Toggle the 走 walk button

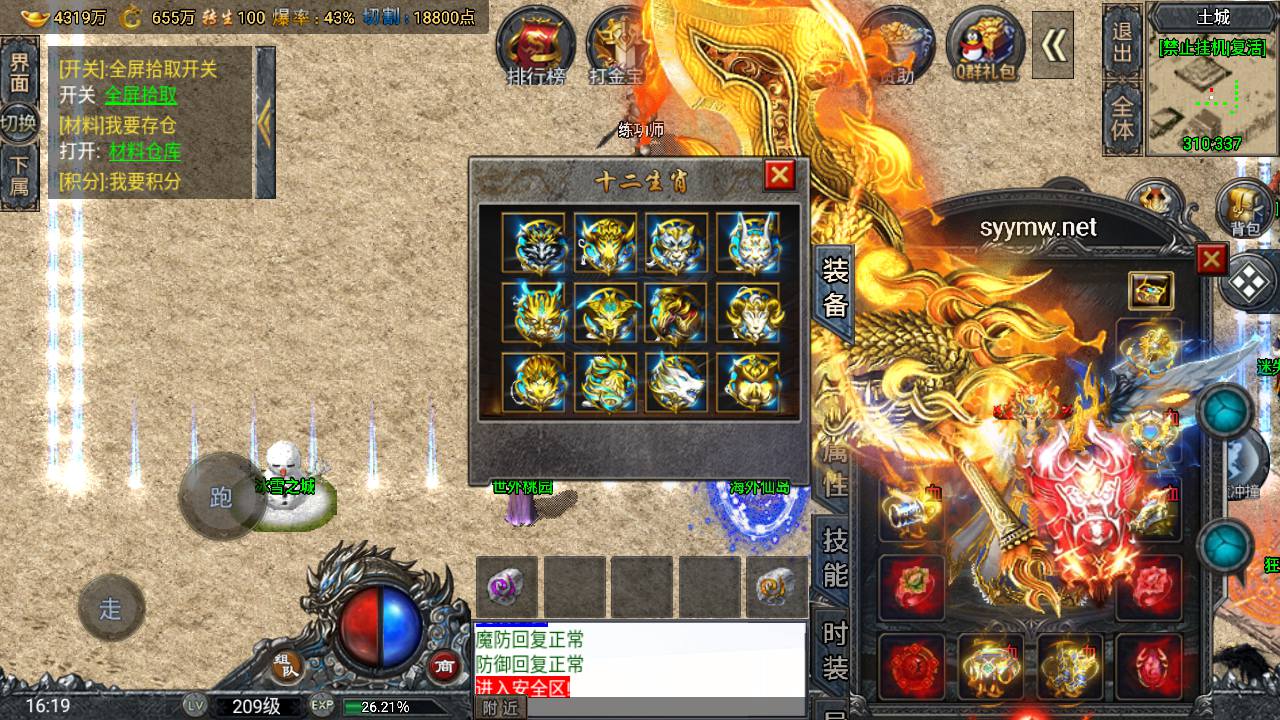pos(111,608)
